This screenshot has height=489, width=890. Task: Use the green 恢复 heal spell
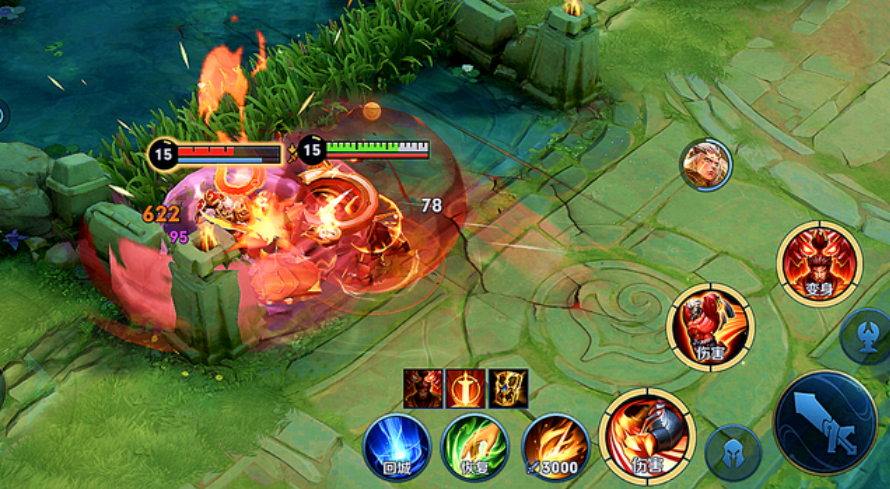(475, 447)
